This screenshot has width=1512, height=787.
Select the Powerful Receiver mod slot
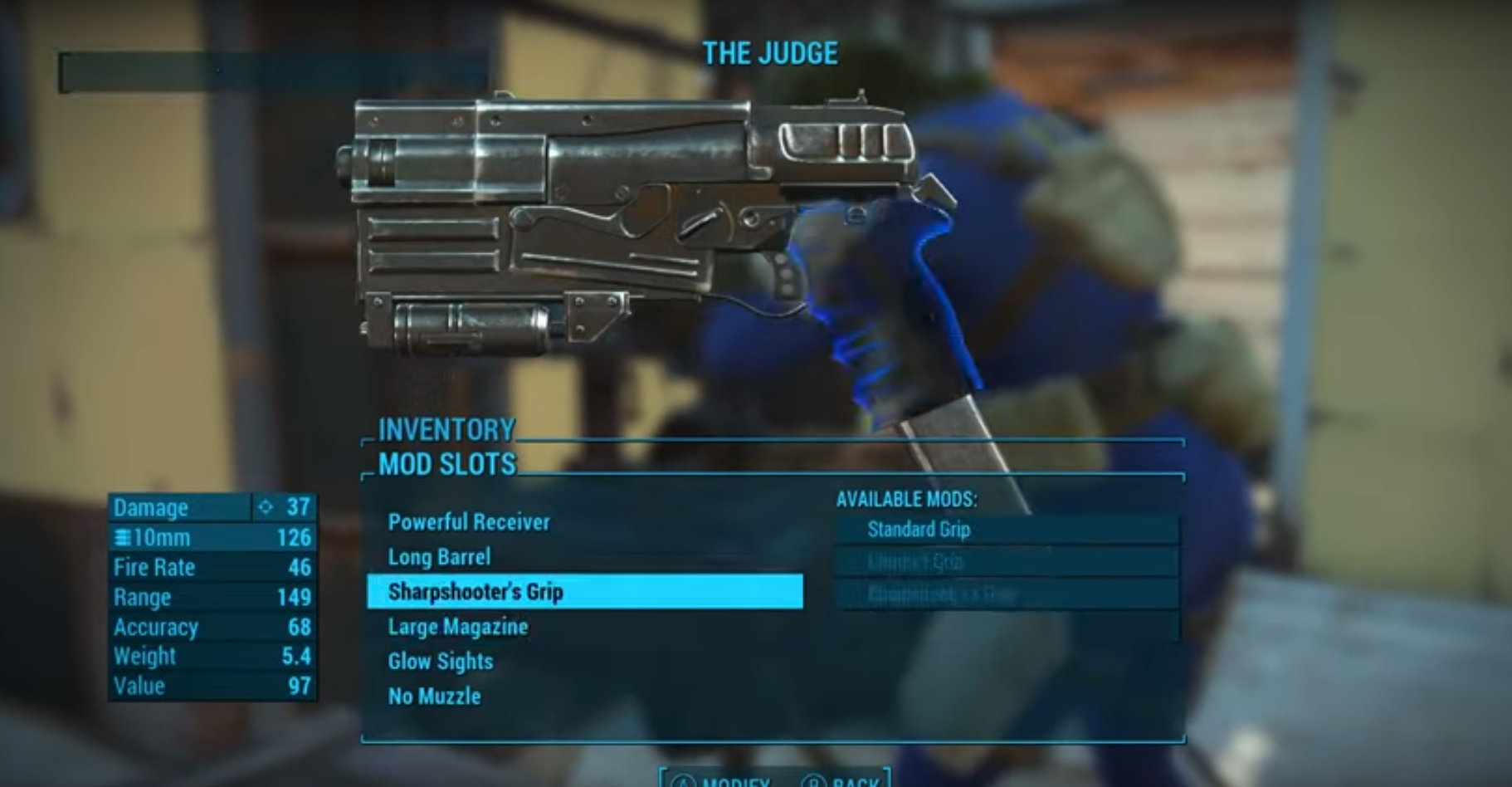tap(469, 522)
